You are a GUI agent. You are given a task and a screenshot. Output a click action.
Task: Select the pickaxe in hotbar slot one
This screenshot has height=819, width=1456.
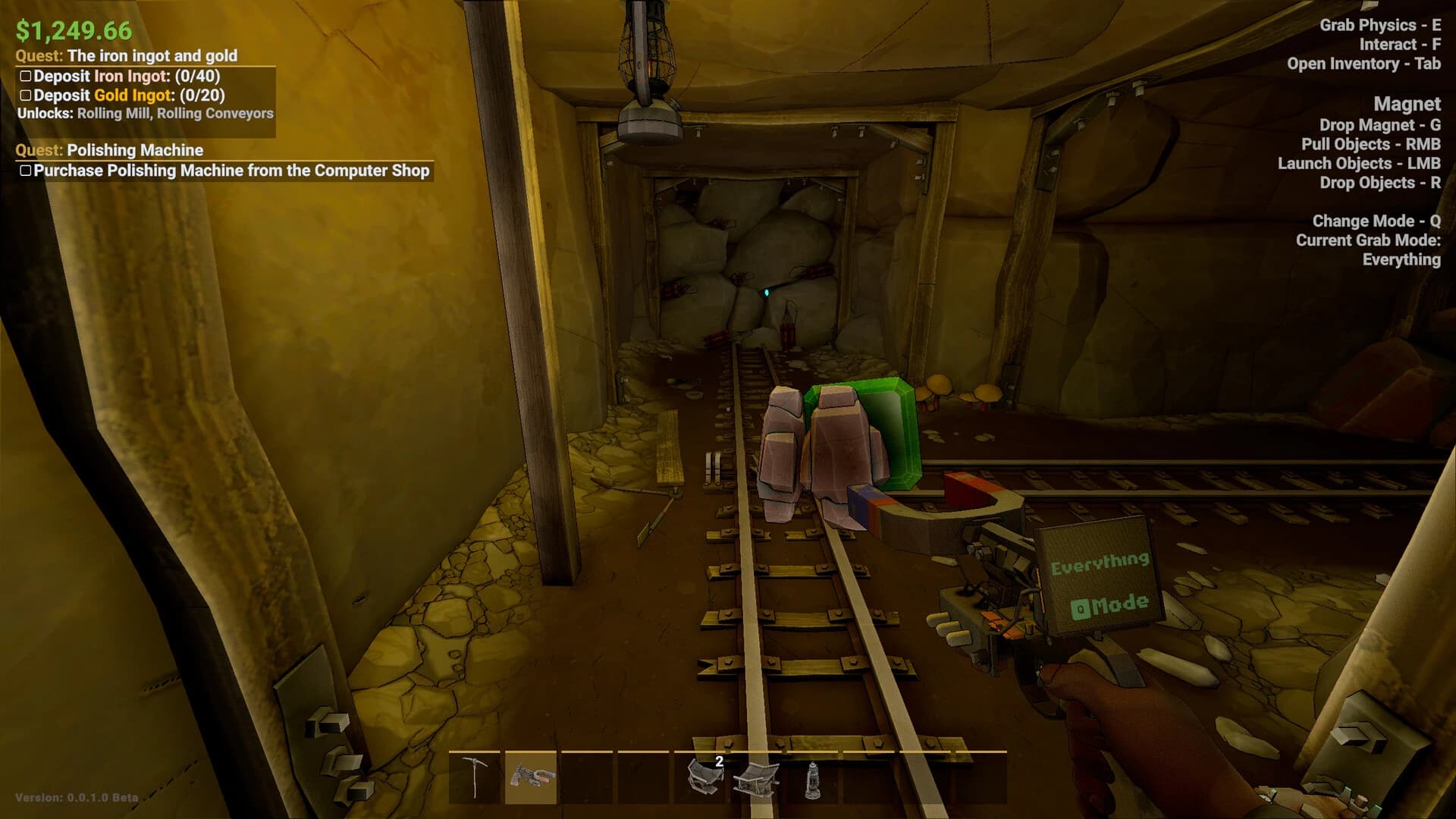pyautogui.click(x=476, y=780)
